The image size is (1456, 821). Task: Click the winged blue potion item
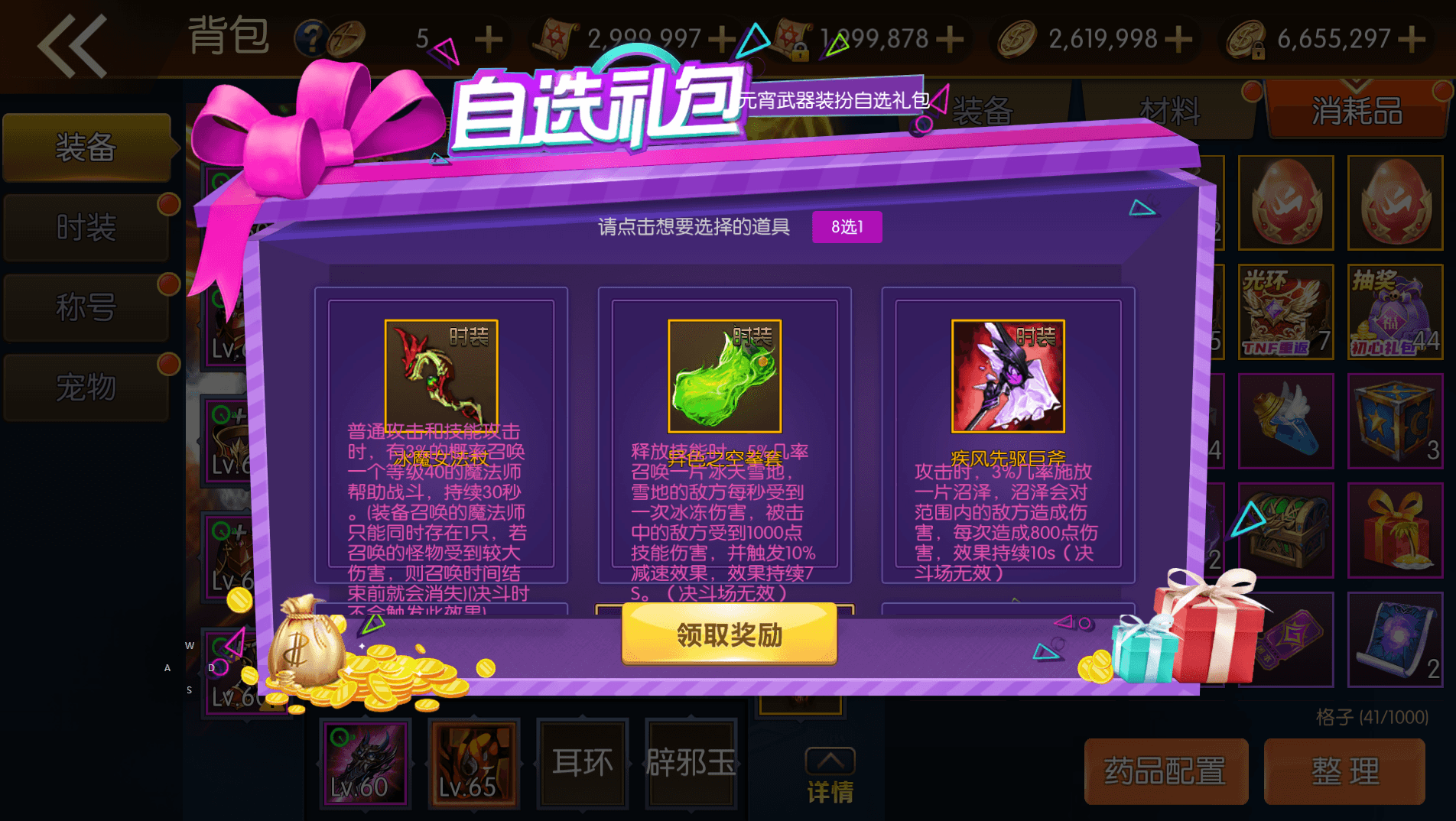(x=1286, y=420)
